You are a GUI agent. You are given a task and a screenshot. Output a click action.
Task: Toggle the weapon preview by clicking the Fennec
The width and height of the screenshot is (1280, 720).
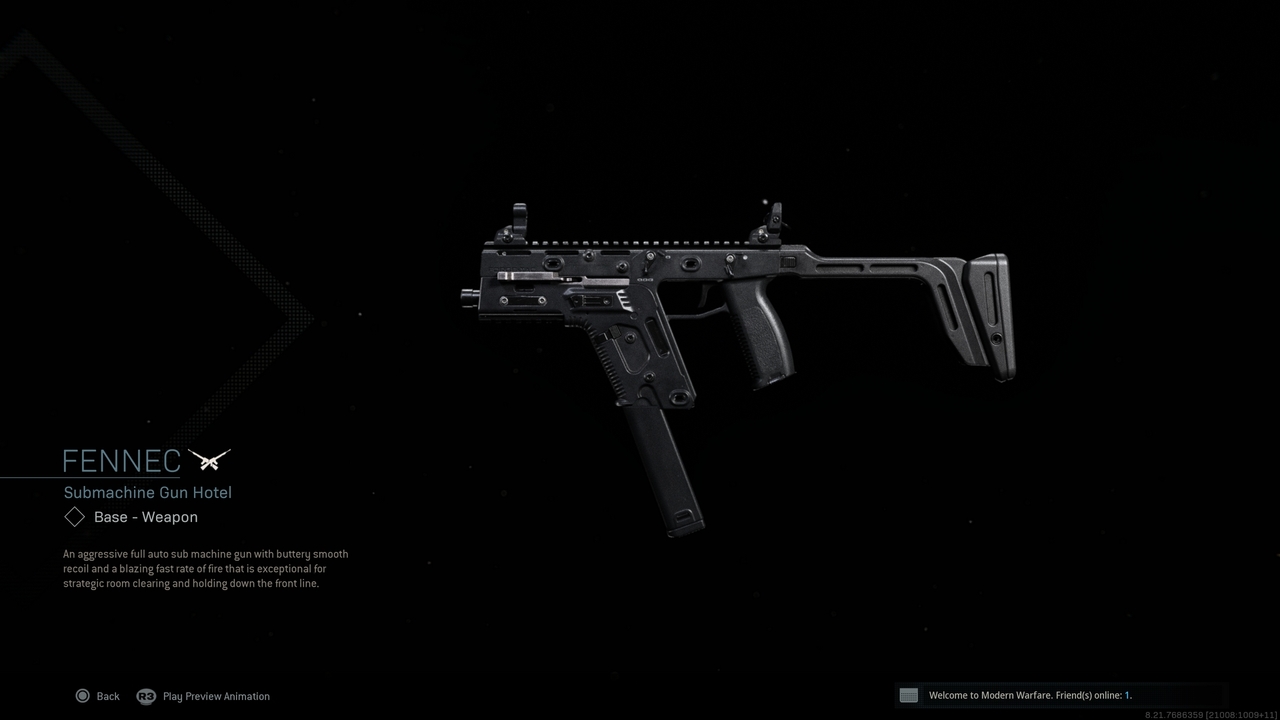[x=700, y=300]
